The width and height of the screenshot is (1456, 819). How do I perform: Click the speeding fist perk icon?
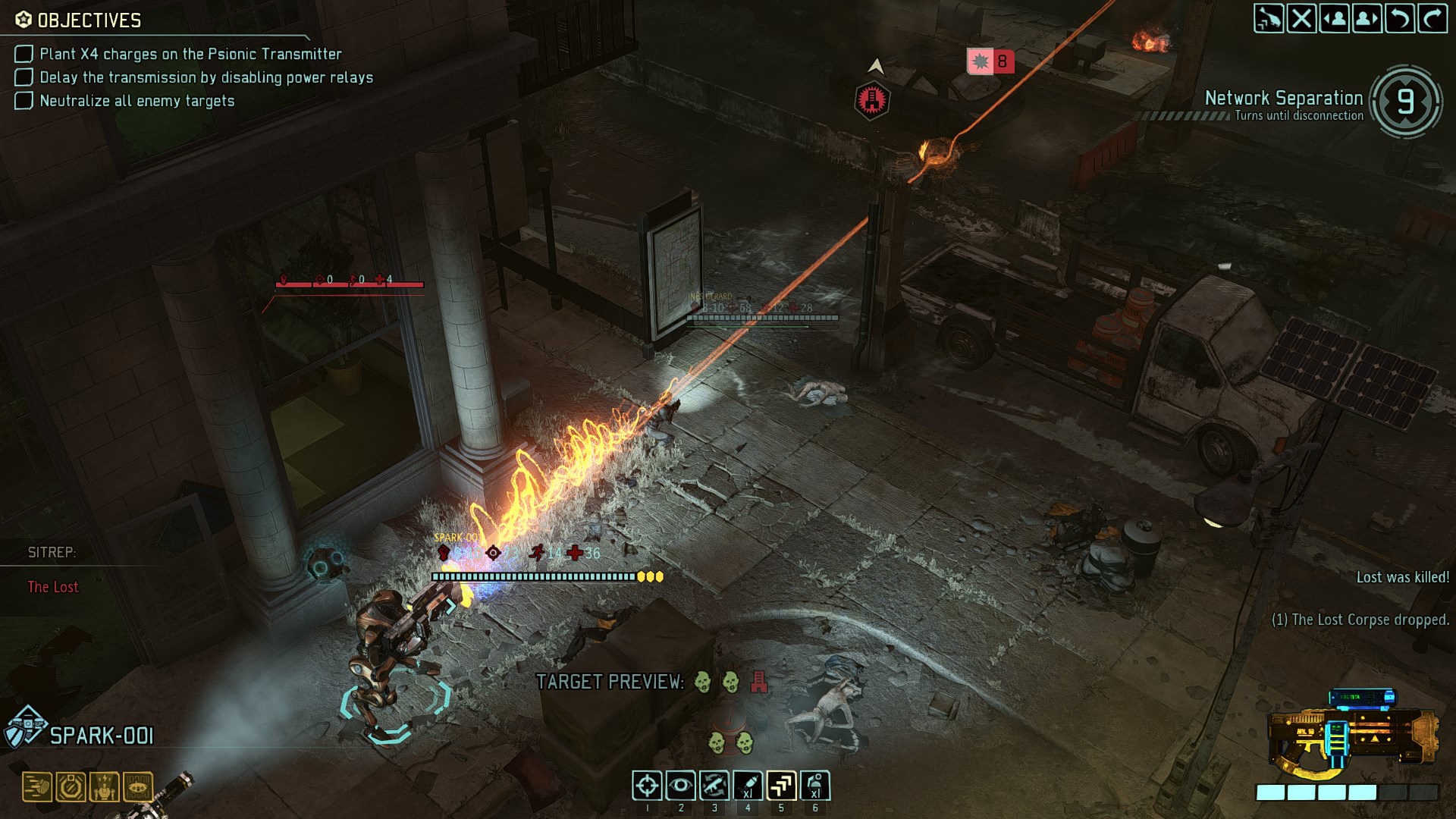point(36,787)
